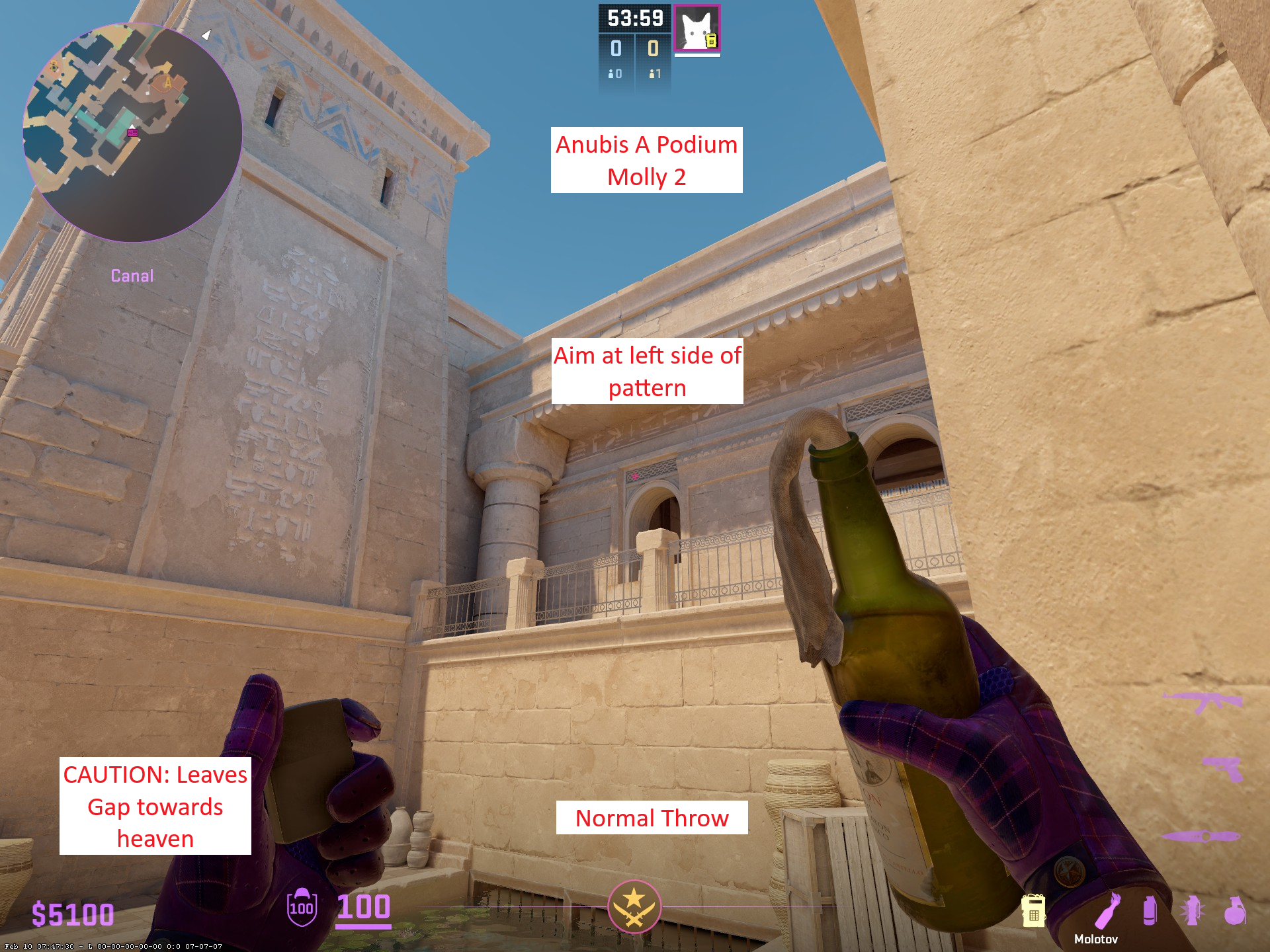Click the circular radar minimap
The width and height of the screenshot is (1270, 952).
pyautogui.click(x=132, y=132)
